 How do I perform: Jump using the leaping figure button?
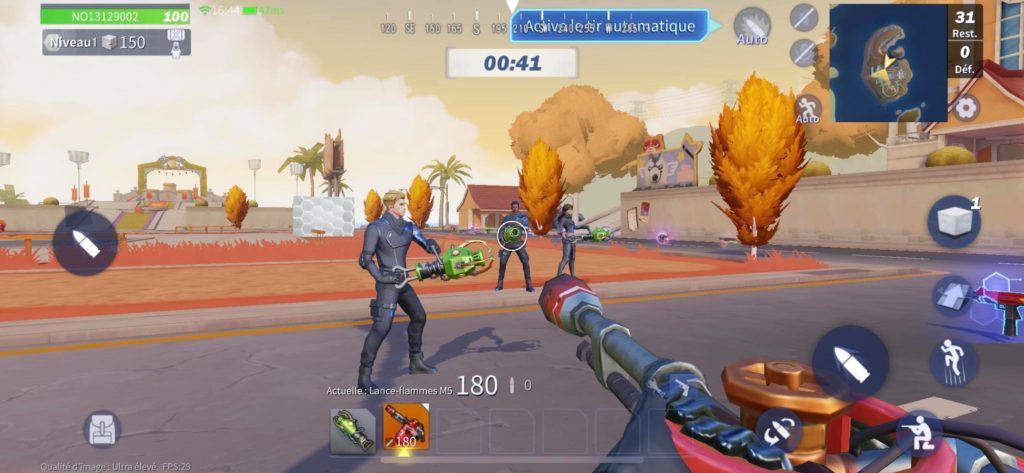(x=952, y=361)
